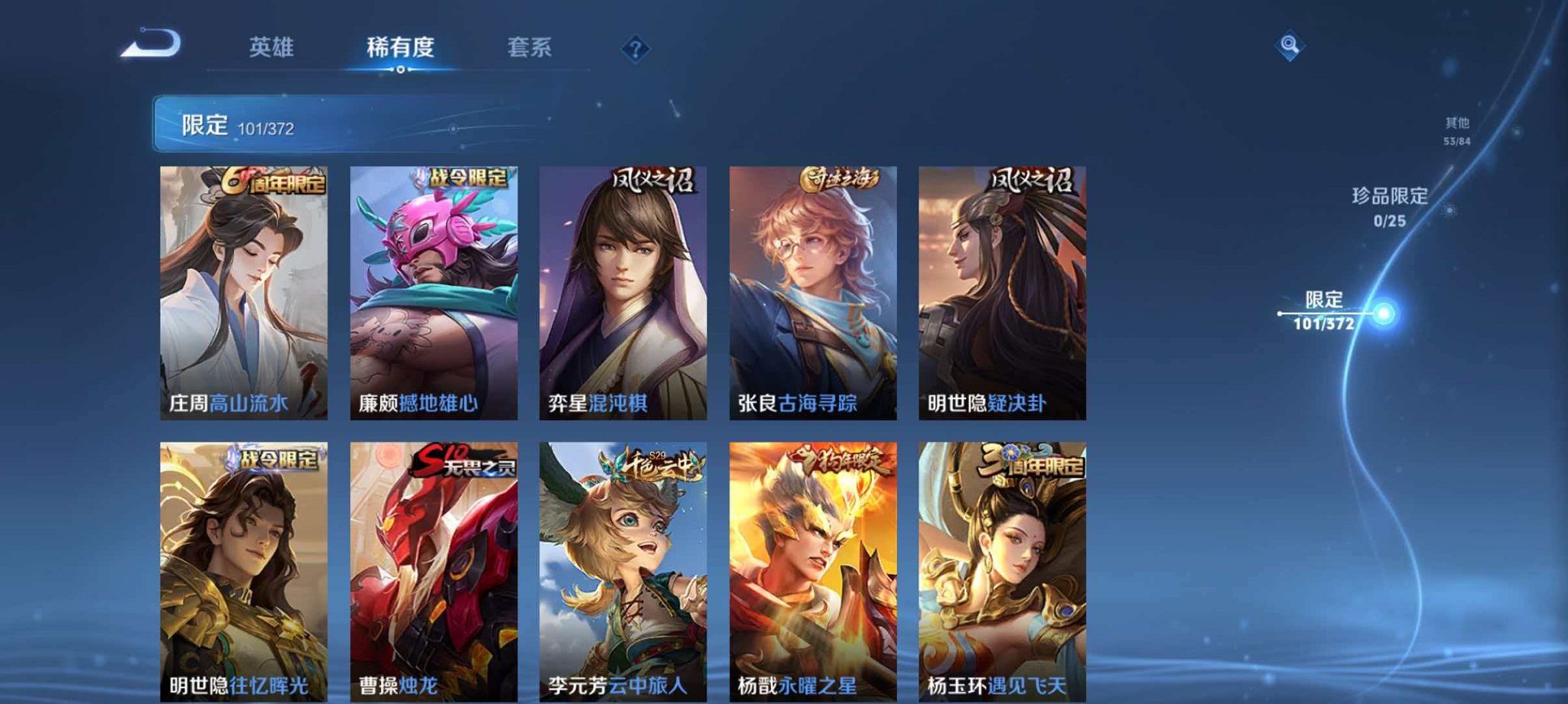Viewport: 1568px width, 704px height.
Task: Select the 稀有度 tab
Action: [401, 47]
